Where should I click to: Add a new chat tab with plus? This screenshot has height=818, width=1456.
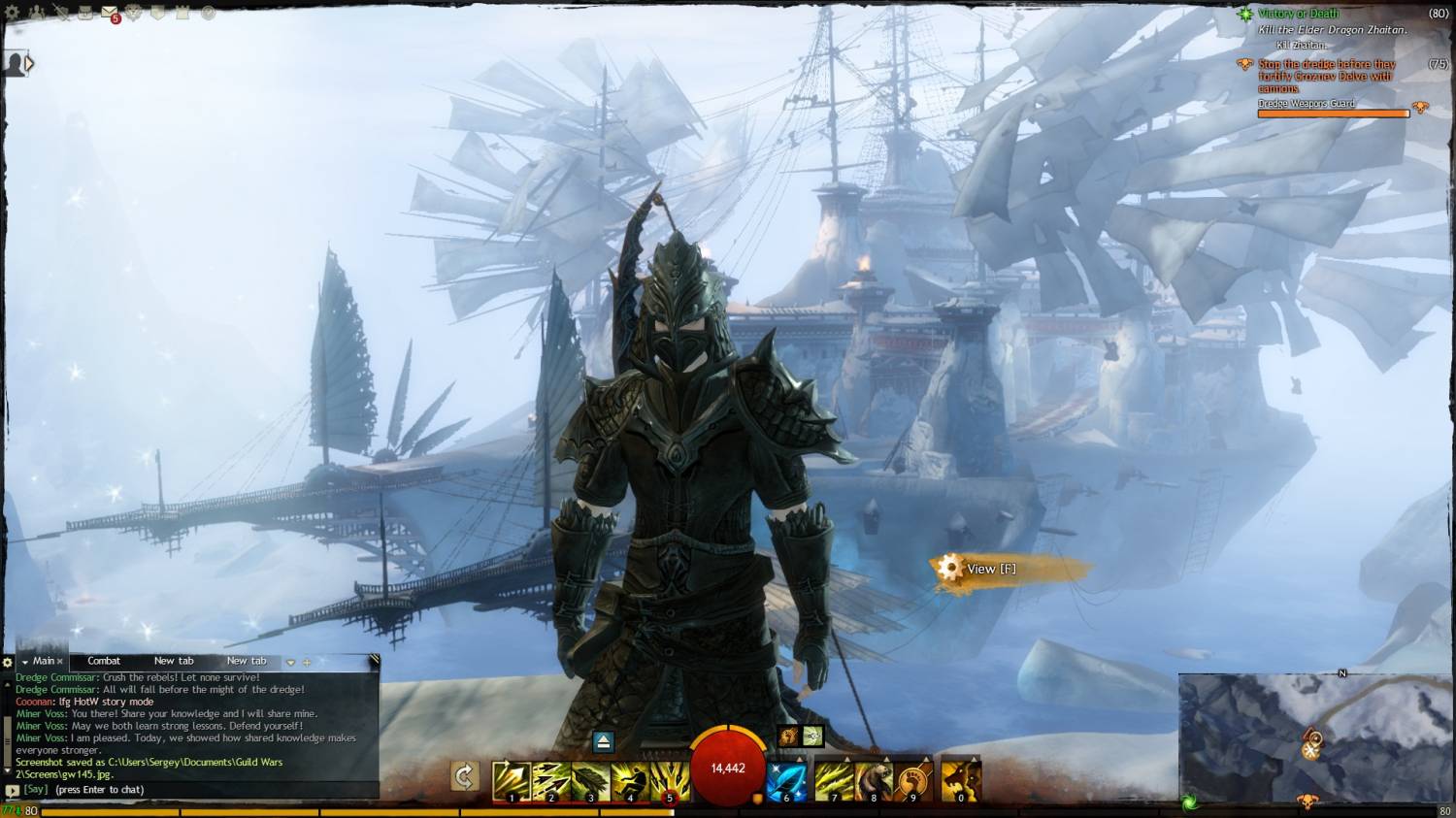[x=307, y=662]
